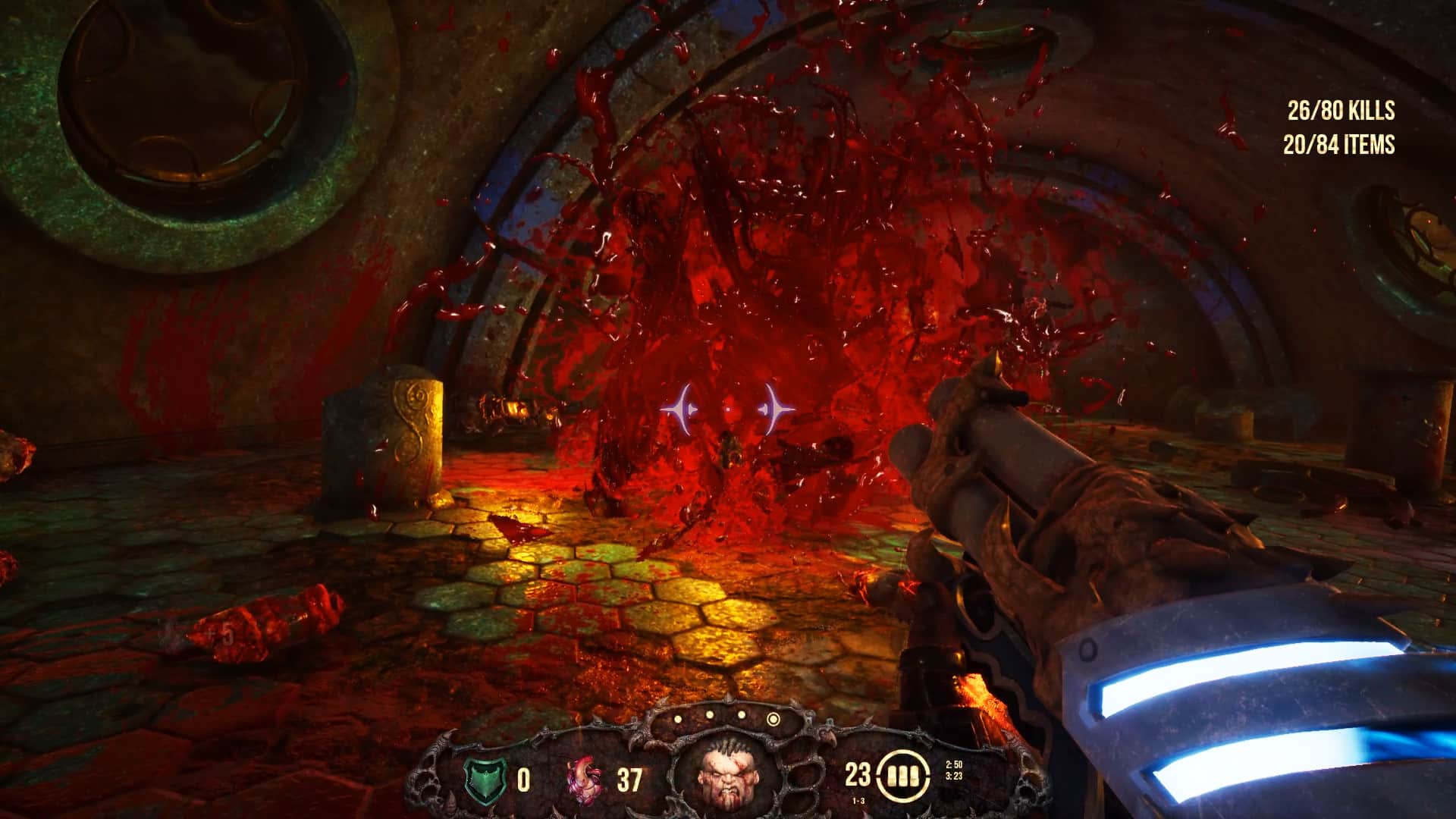Expand the 26/80 KILLS counter

[x=1339, y=111]
